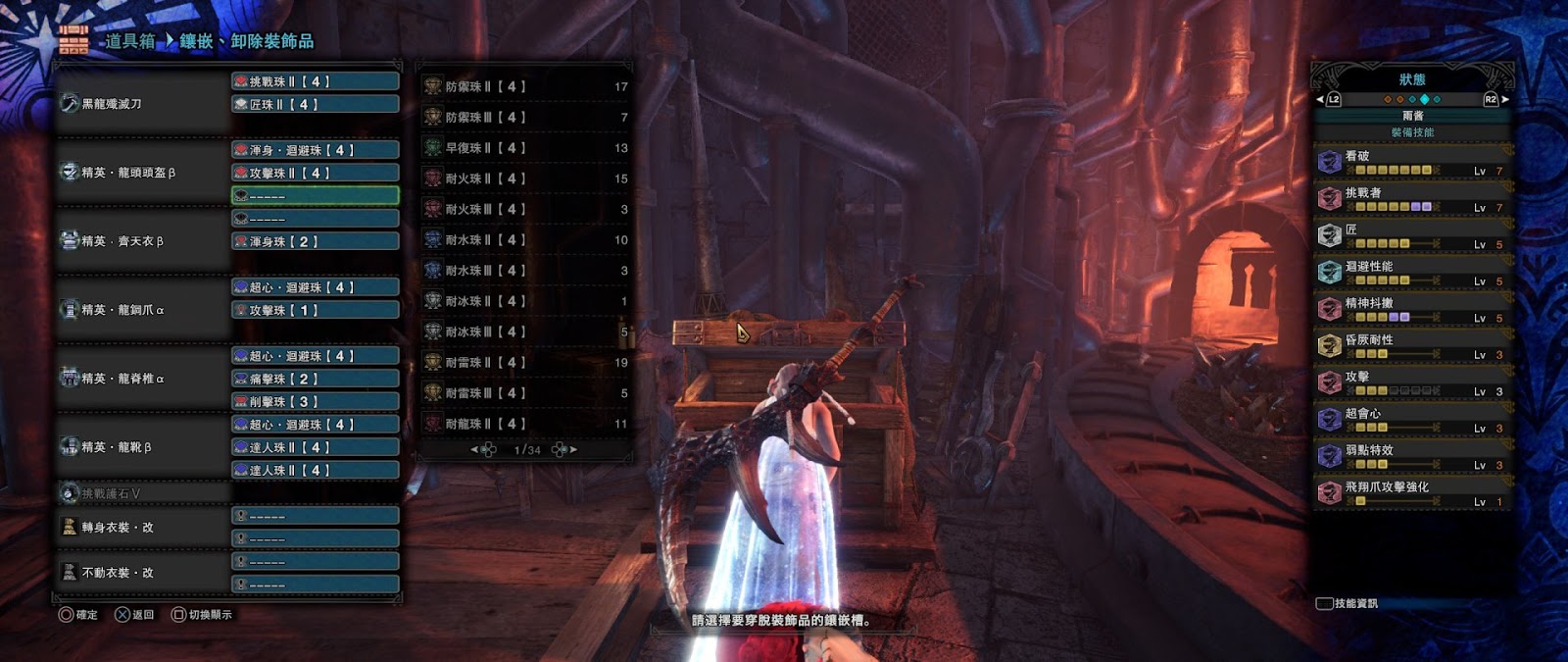The width and height of the screenshot is (1568, 662).
Task: Pick the 削擊珠【3】 decoration slot
Action: pyautogui.click(x=315, y=401)
